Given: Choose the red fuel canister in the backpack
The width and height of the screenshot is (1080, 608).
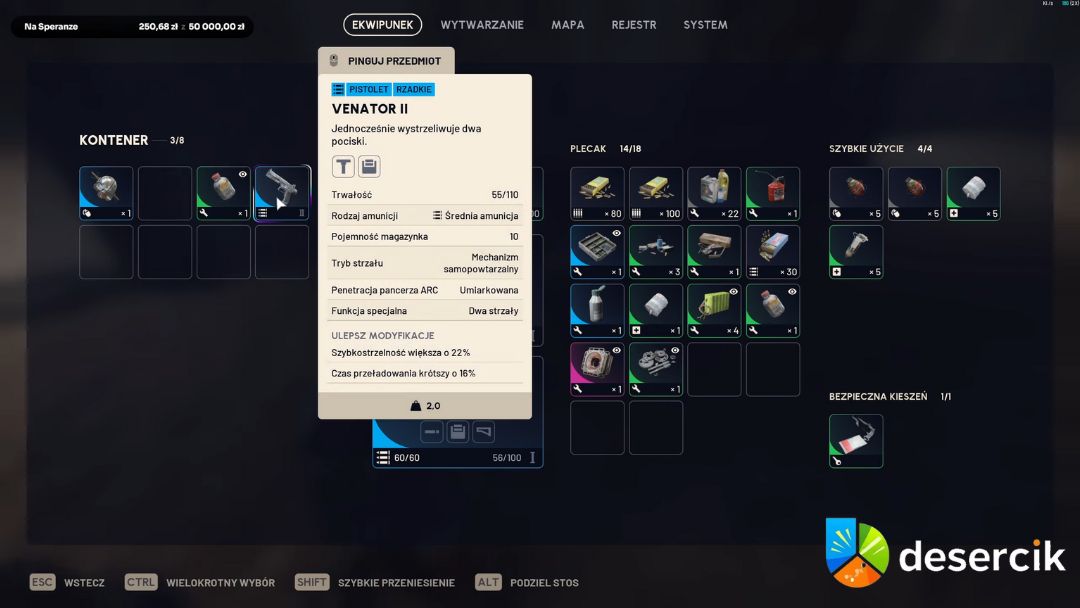Looking at the screenshot, I should (x=773, y=193).
